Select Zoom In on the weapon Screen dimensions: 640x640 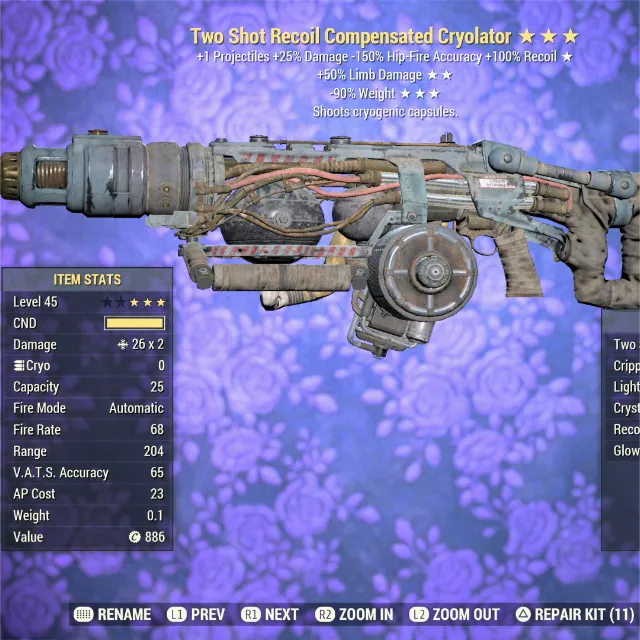tap(354, 615)
